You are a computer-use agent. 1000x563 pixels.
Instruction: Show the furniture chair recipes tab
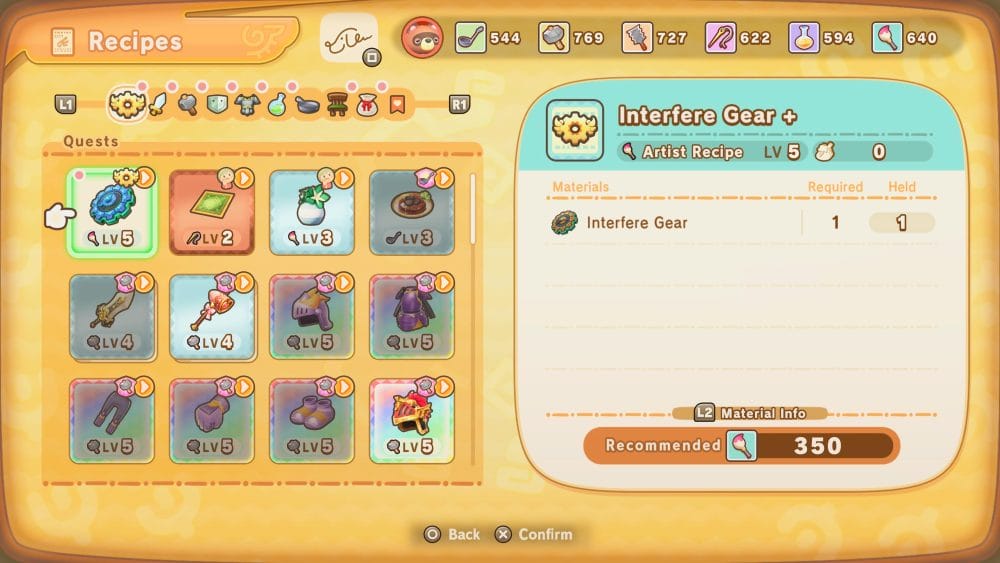[338, 103]
